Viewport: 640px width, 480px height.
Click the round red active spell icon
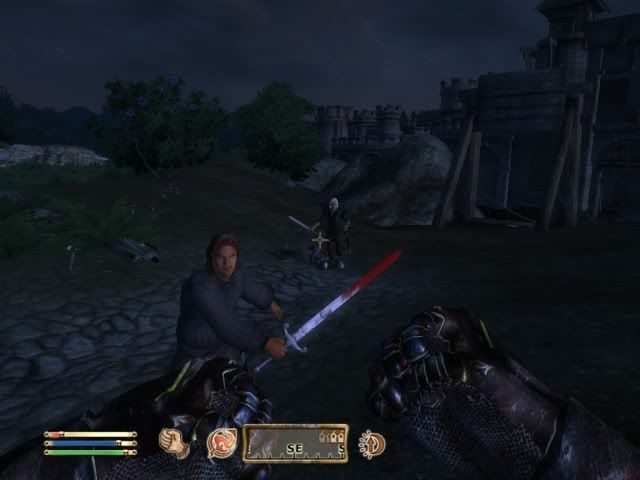point(220,442)
